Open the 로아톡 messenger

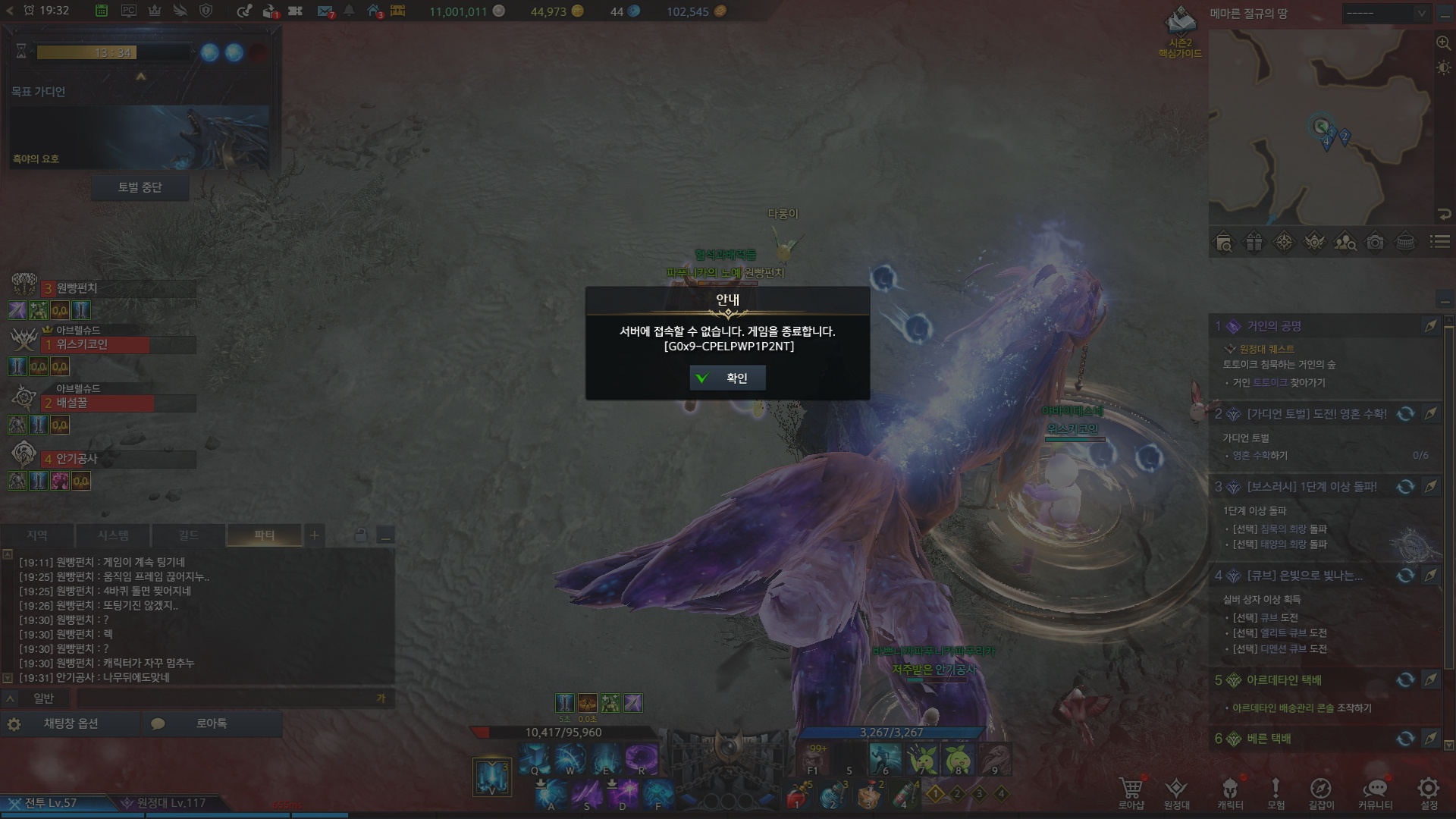click(x=211, y=723)
